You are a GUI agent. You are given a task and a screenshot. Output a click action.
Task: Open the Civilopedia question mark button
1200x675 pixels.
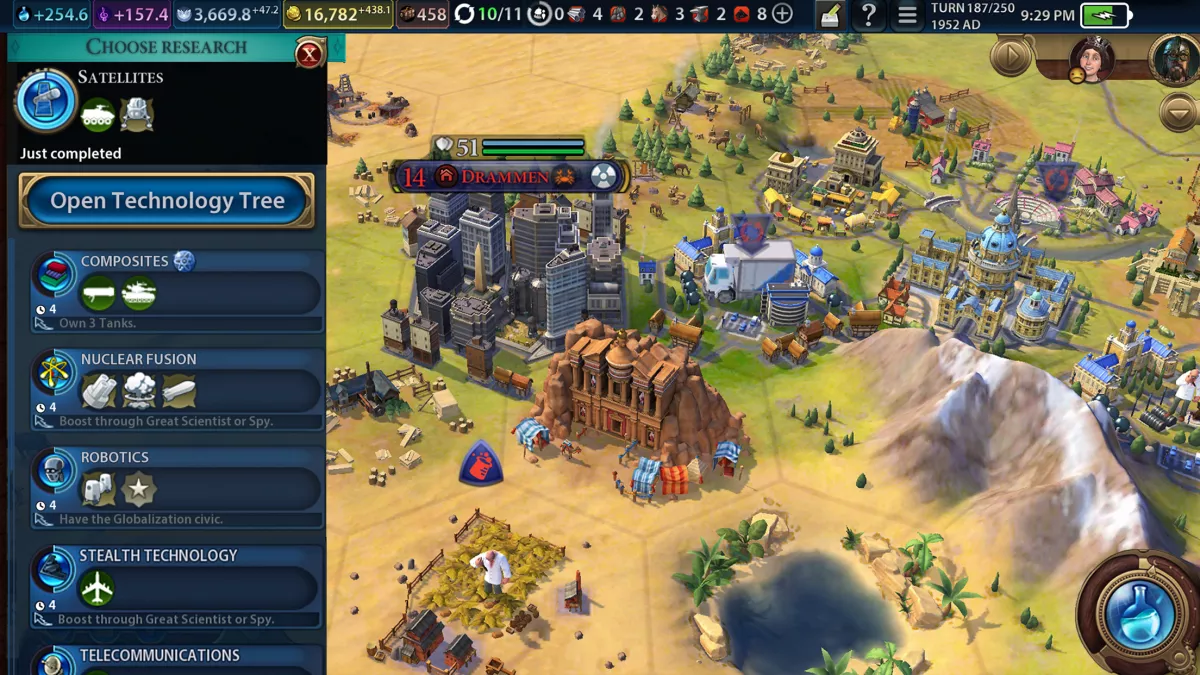click(x=869, y=15)
